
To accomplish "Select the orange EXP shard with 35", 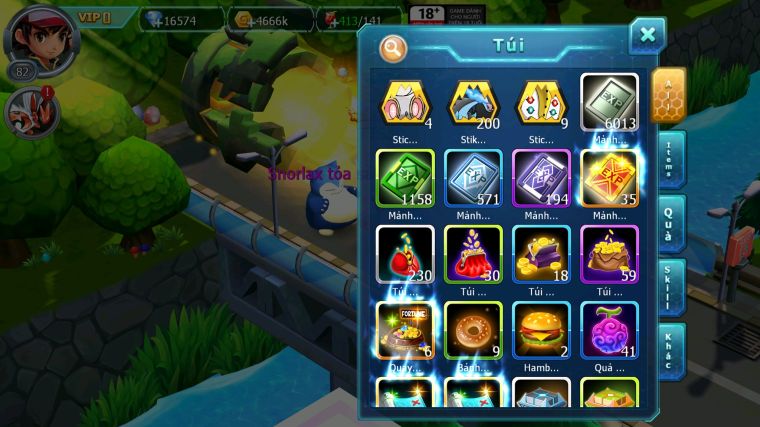I will (x=609, y=177).
